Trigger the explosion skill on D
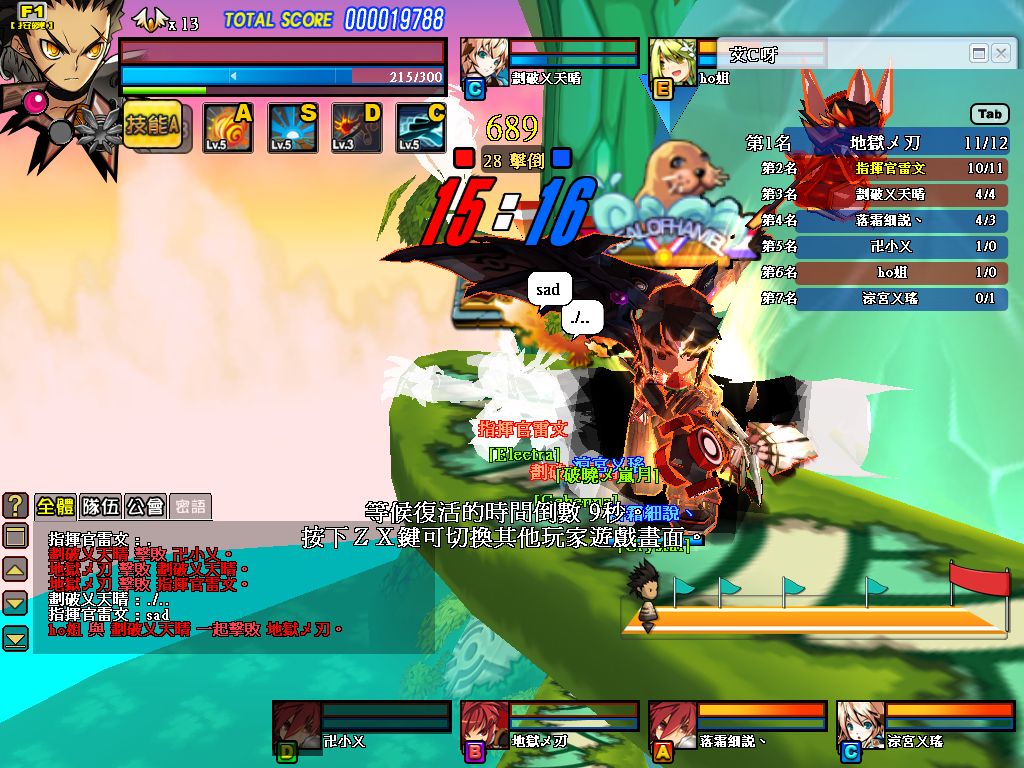1024x768 pixels. [x=357, y=128]
